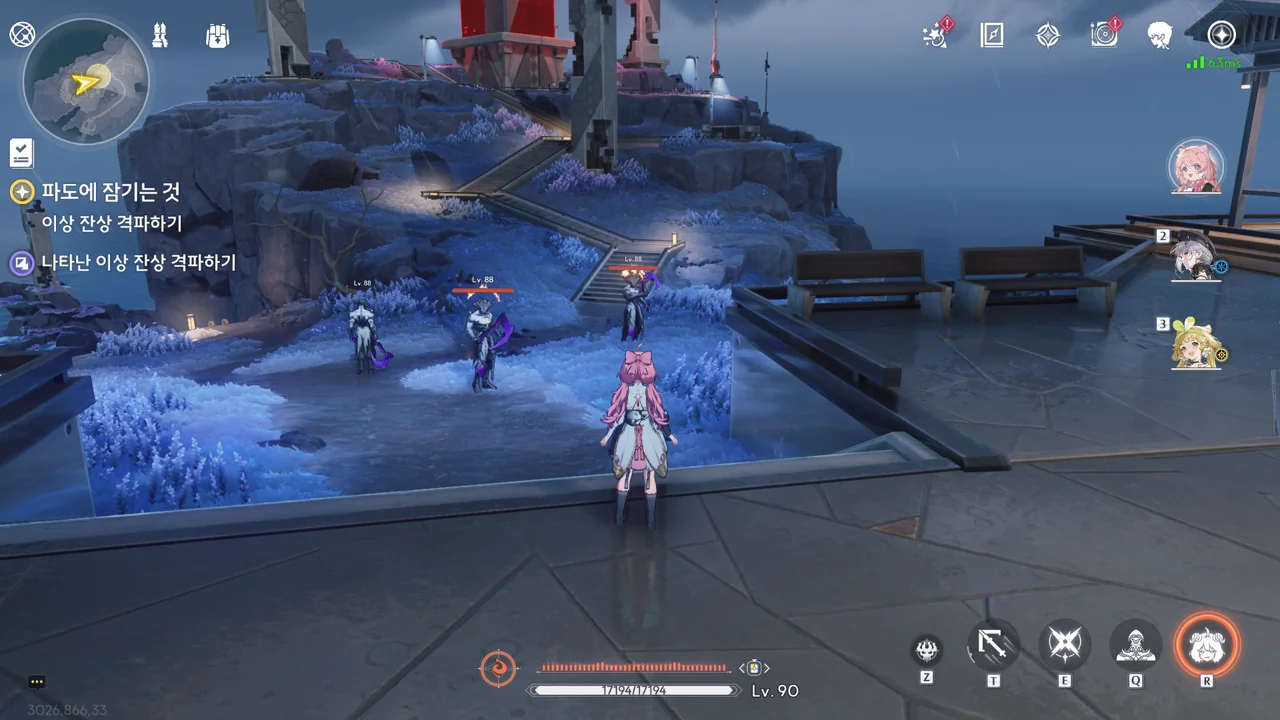Open the four-pointed star diamond icon
Viewport: 1280px width, 720px height.
click(1047, 36)
